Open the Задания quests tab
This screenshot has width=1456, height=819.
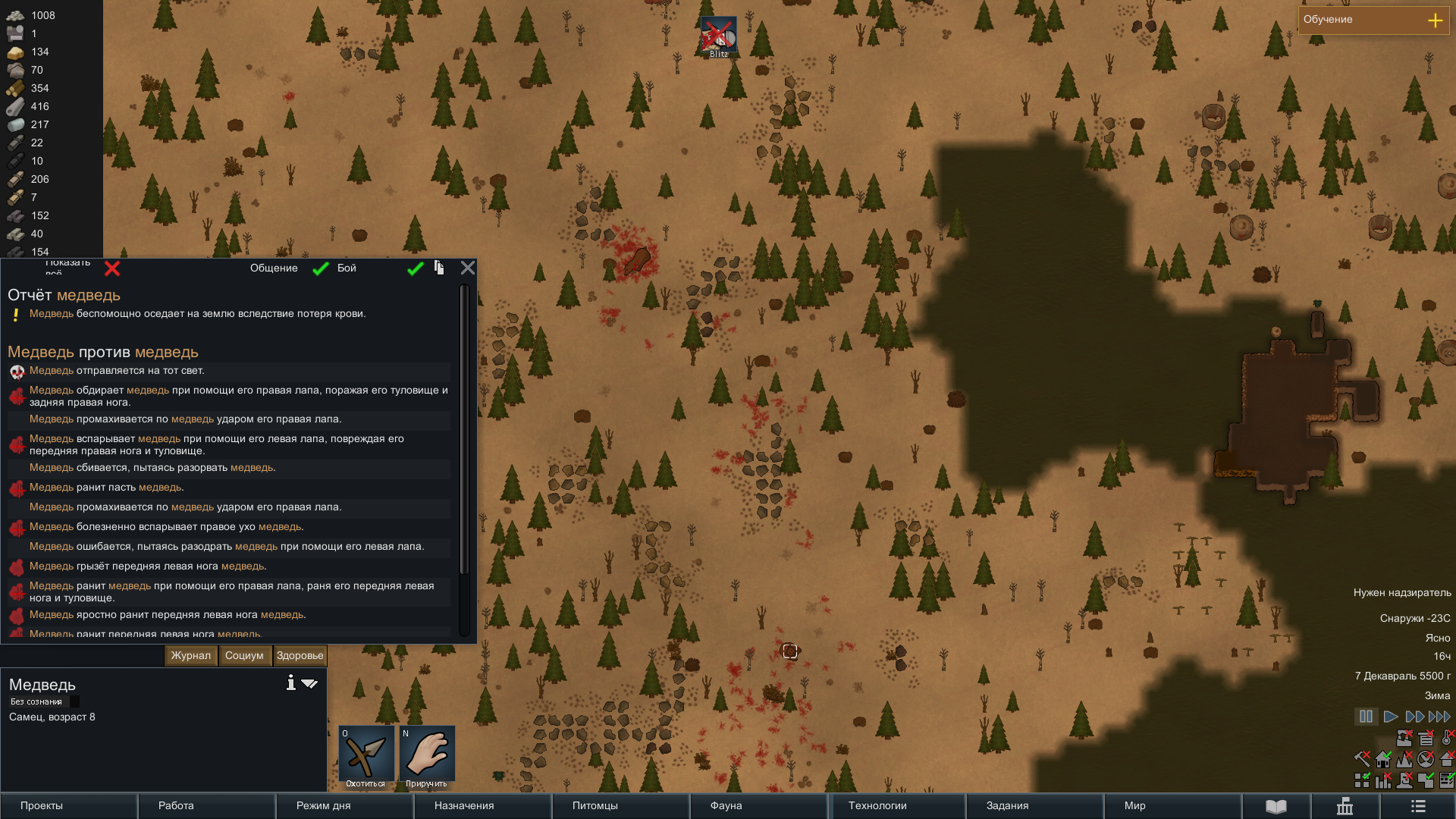(1034, 805)
